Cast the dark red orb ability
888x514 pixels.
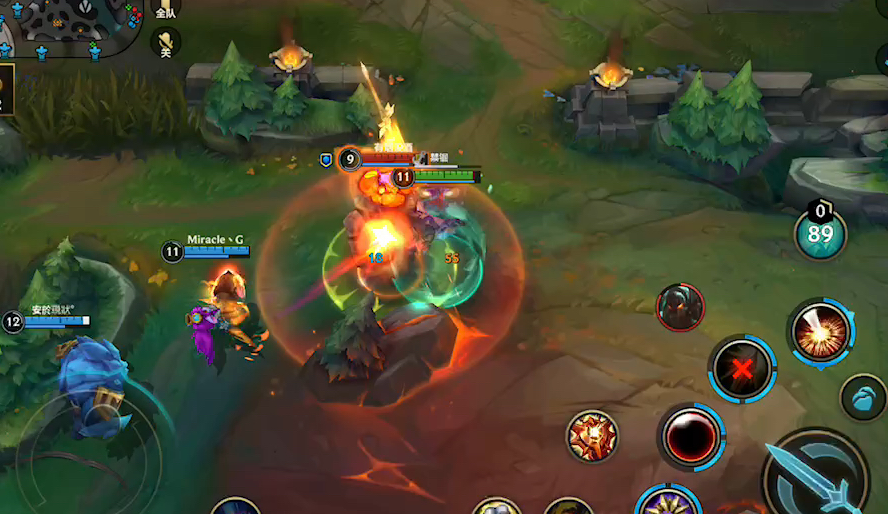691,437
